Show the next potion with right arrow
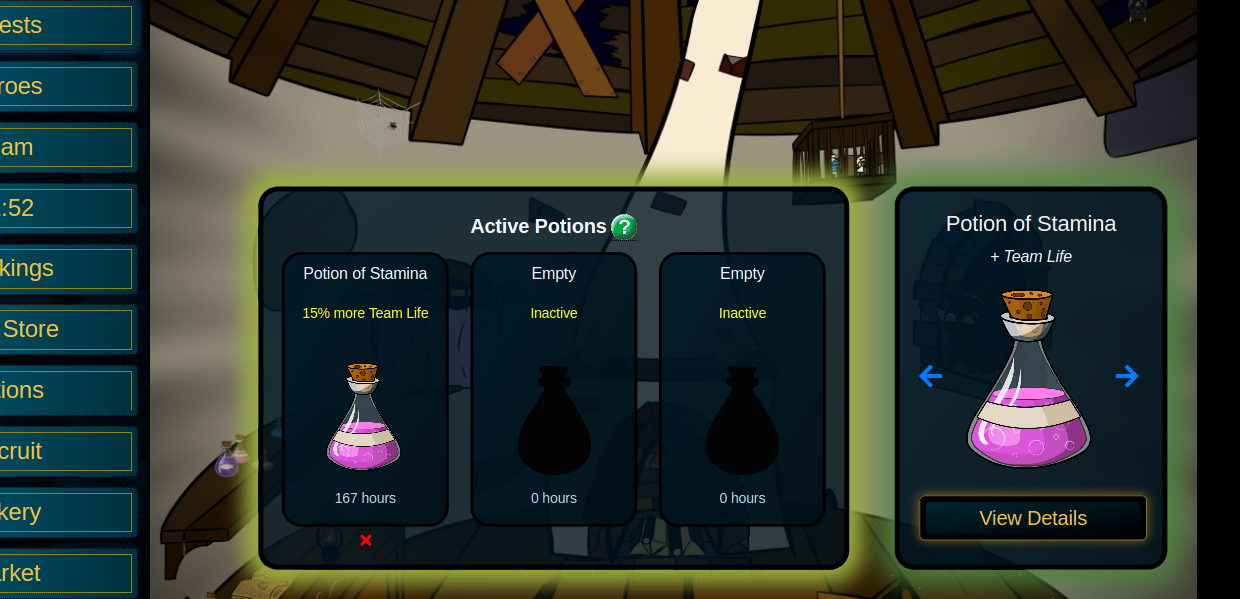 [x=1127, y=376]
